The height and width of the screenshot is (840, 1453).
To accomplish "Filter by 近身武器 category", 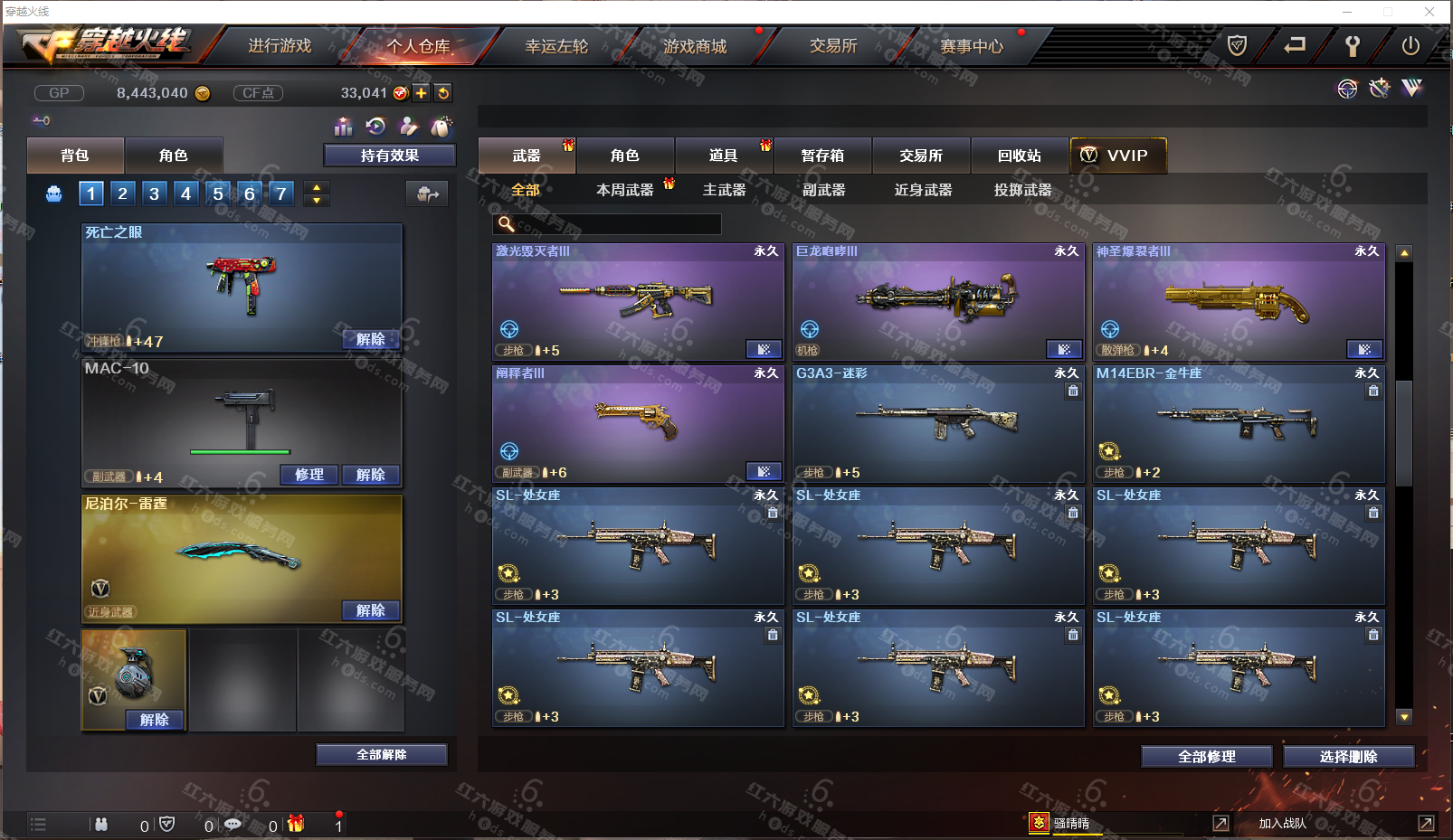I will [x=923, y=190].
